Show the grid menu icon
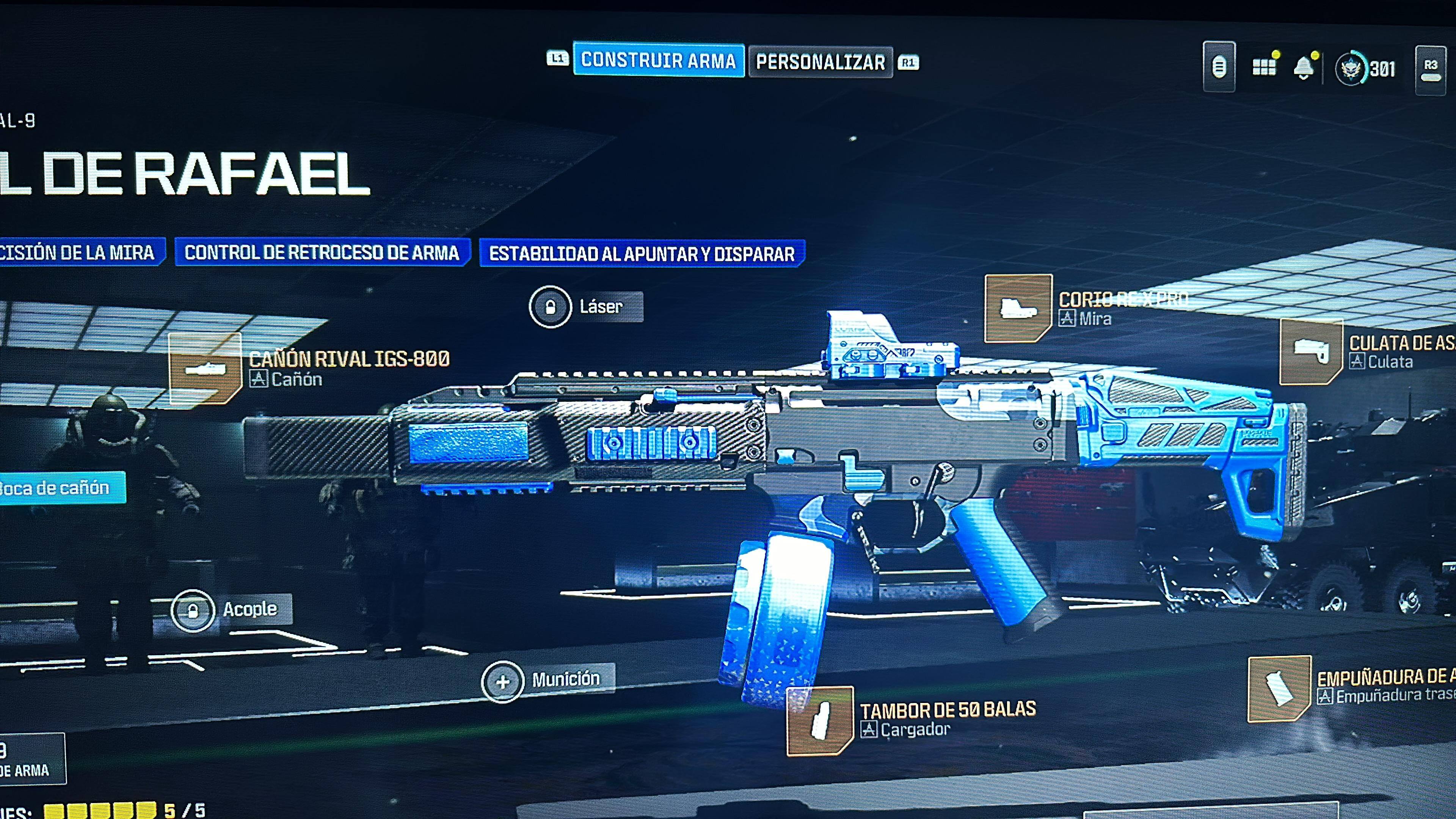 coord(1264,67)
